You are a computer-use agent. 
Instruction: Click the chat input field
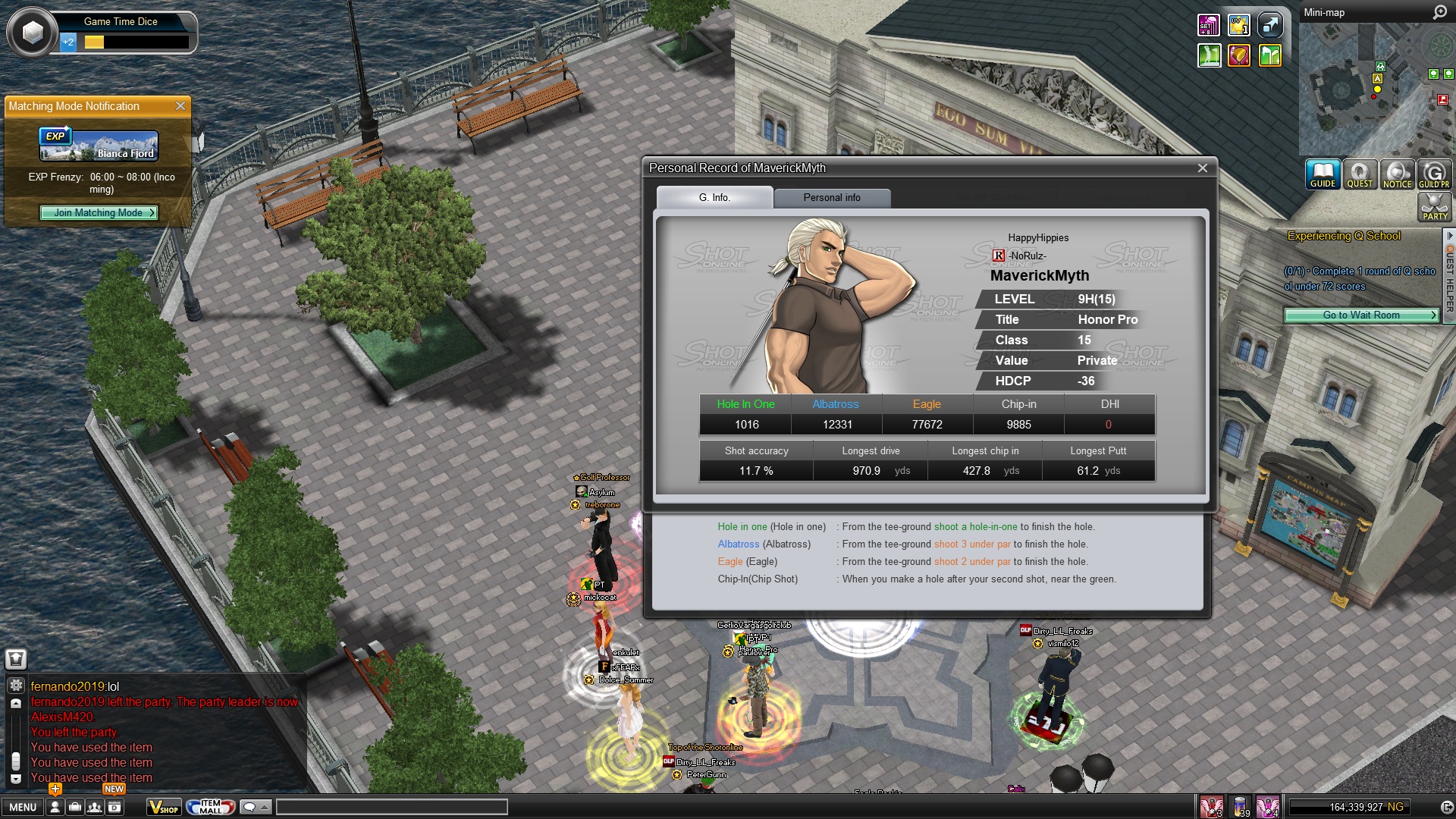point(391,808)
